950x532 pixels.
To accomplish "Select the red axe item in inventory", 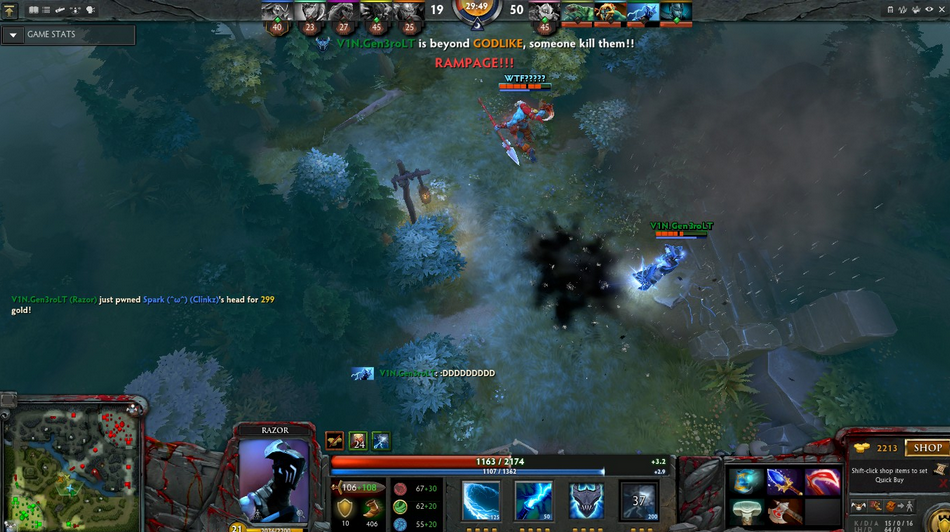I will coord(784,512).
